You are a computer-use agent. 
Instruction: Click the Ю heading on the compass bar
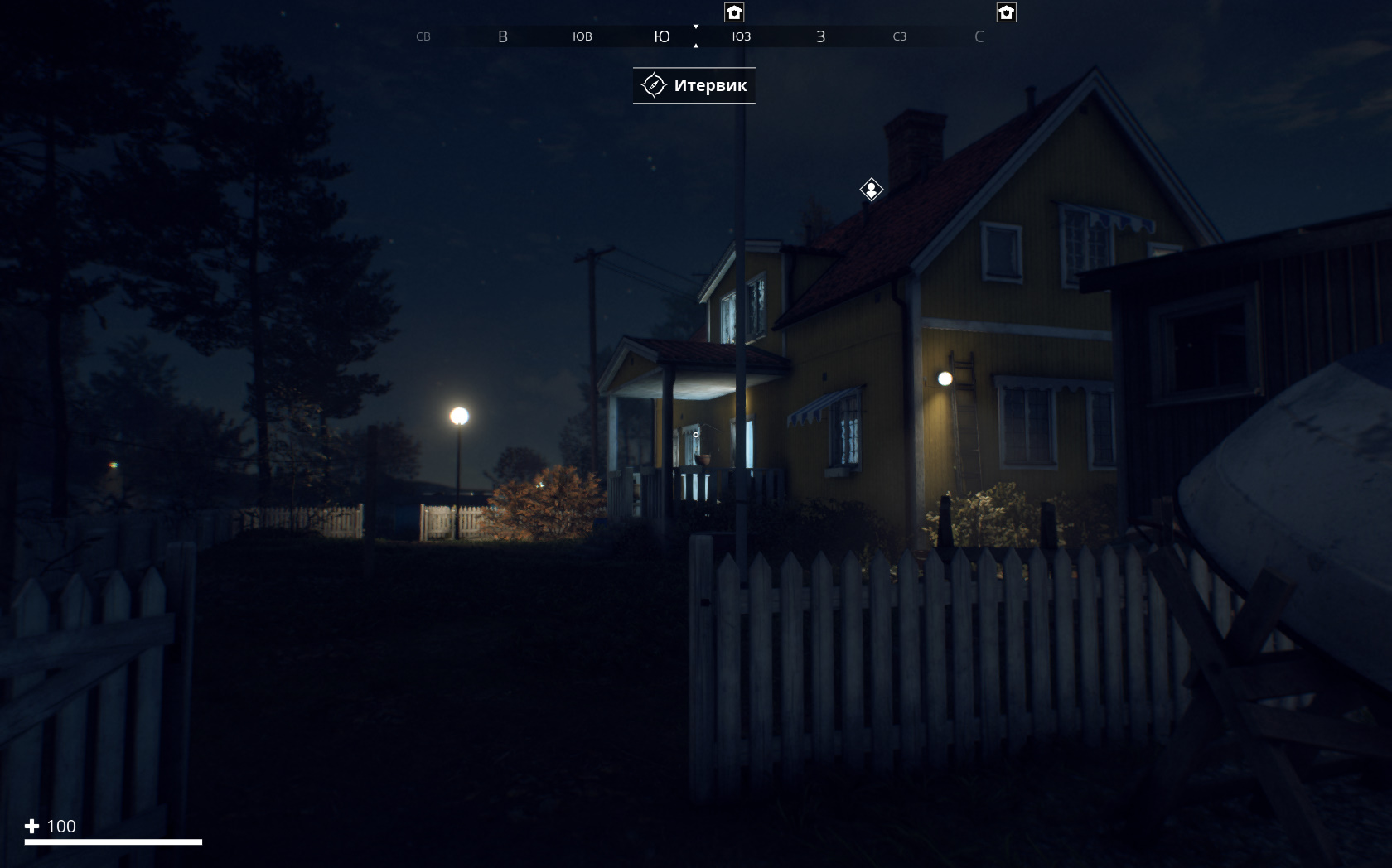(661, 36)
